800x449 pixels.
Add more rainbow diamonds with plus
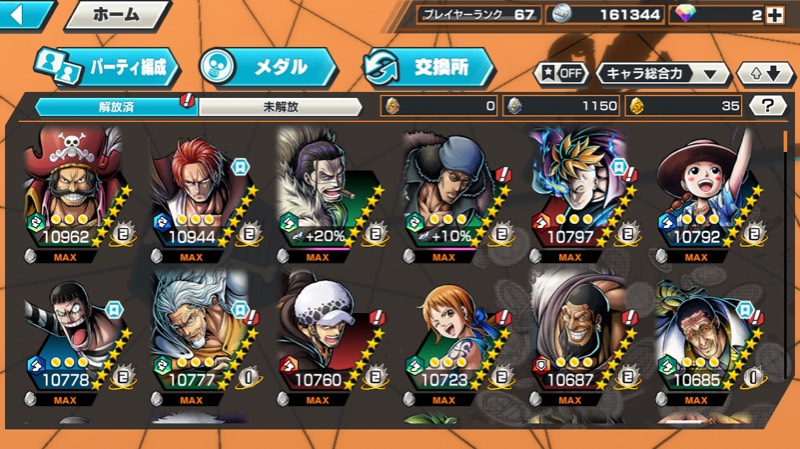coord(775,15)
